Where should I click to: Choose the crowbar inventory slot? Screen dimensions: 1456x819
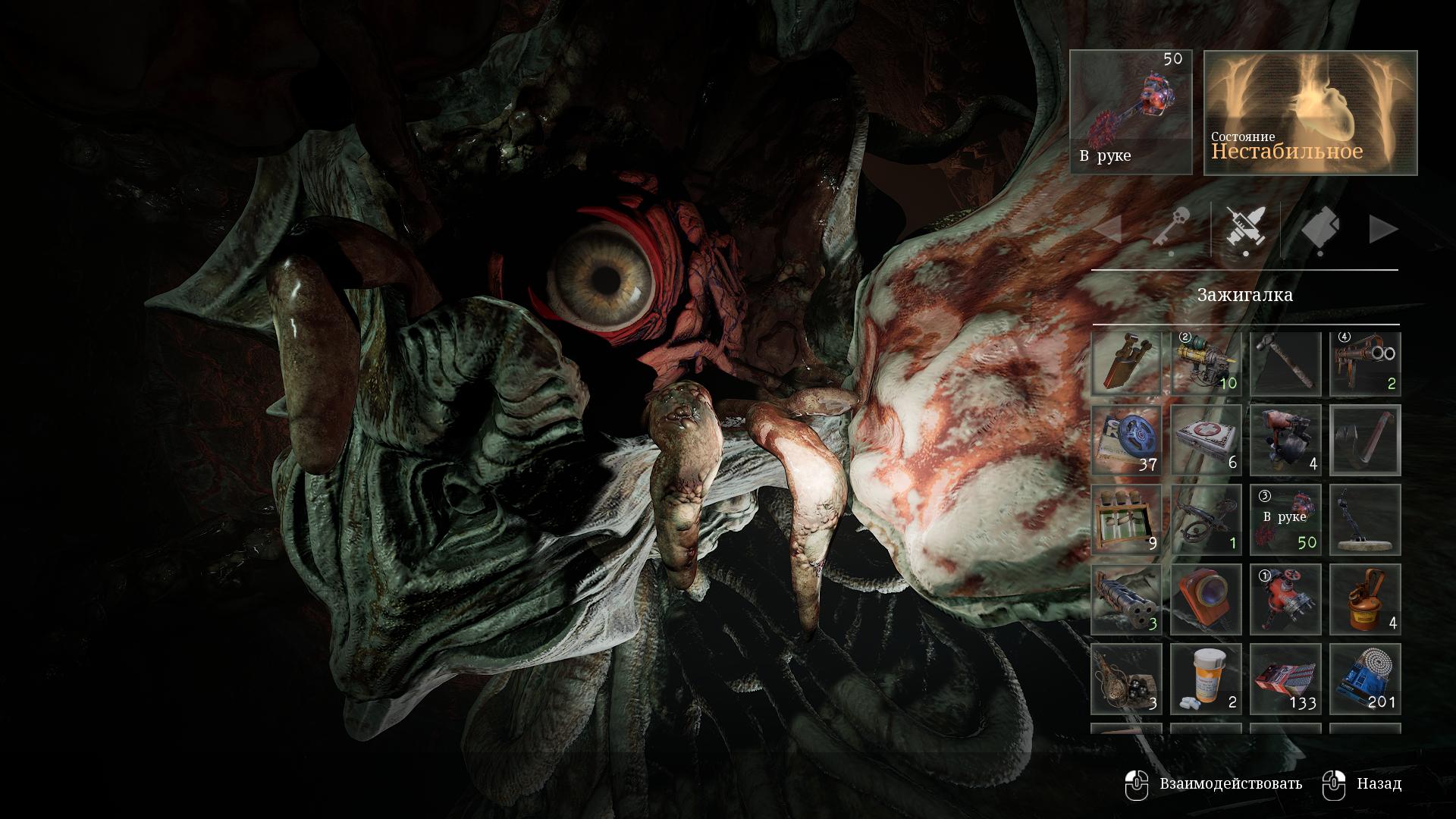point(1365,441)
